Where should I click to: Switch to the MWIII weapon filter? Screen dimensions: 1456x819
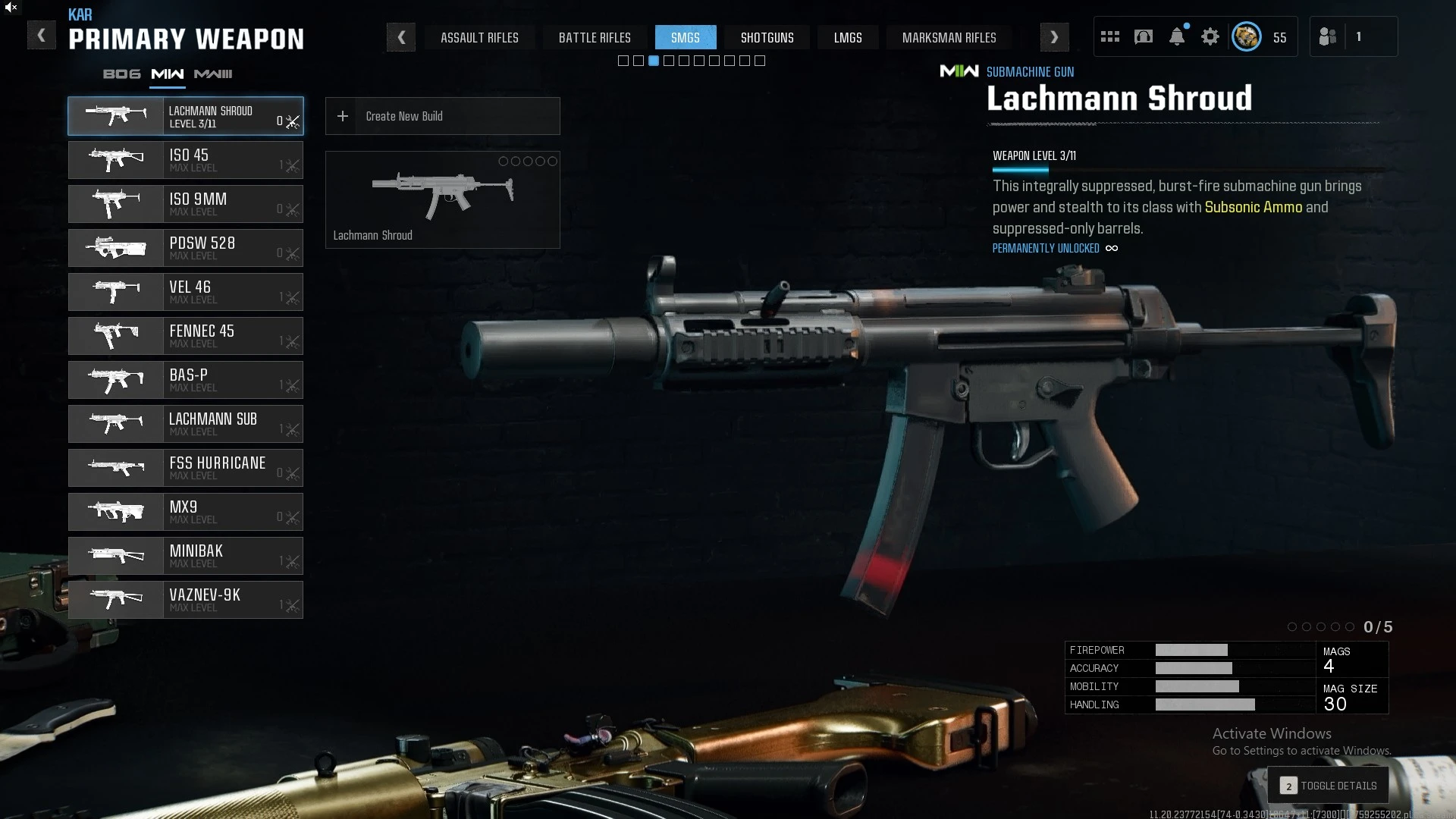(213, 74)
